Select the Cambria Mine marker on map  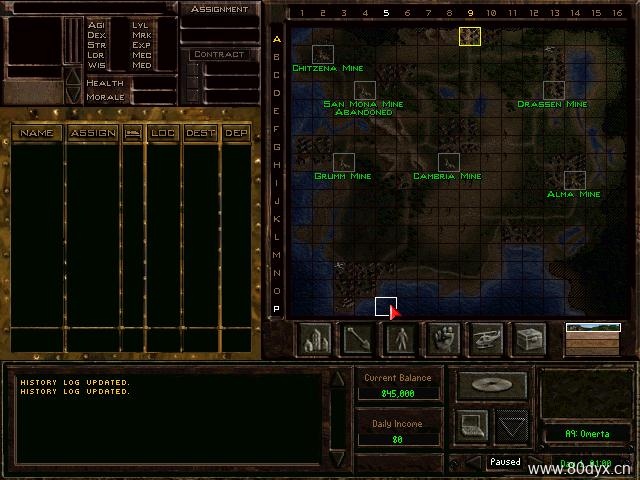point(448,162)
